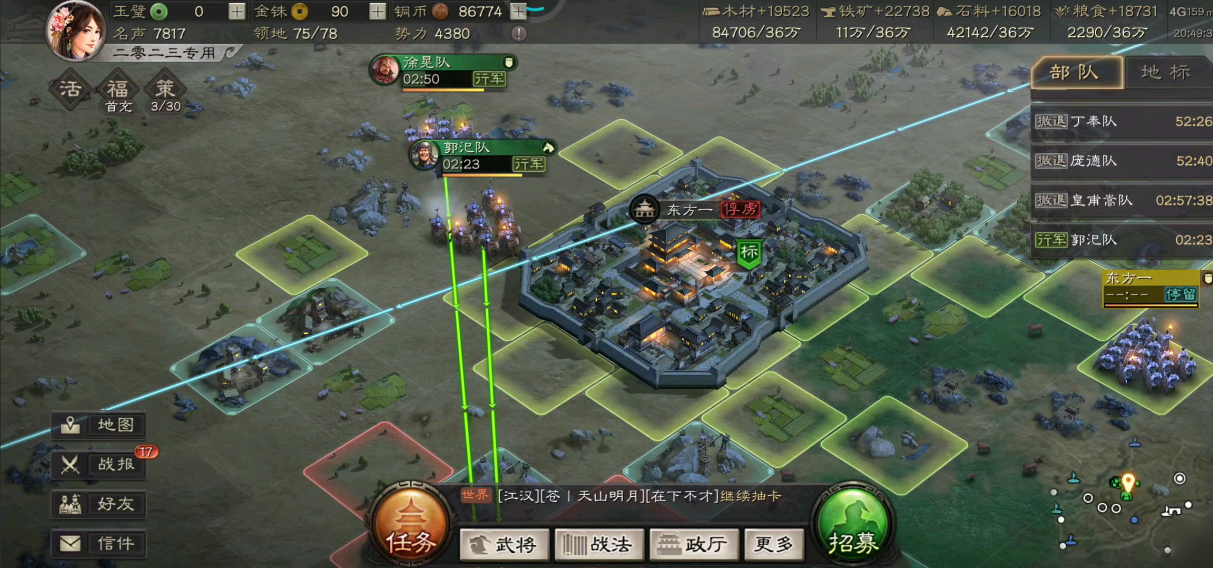This screenshot has height=568, width=1213.
Task: Open the 招募 recruit button
Action: pos(853,527)
